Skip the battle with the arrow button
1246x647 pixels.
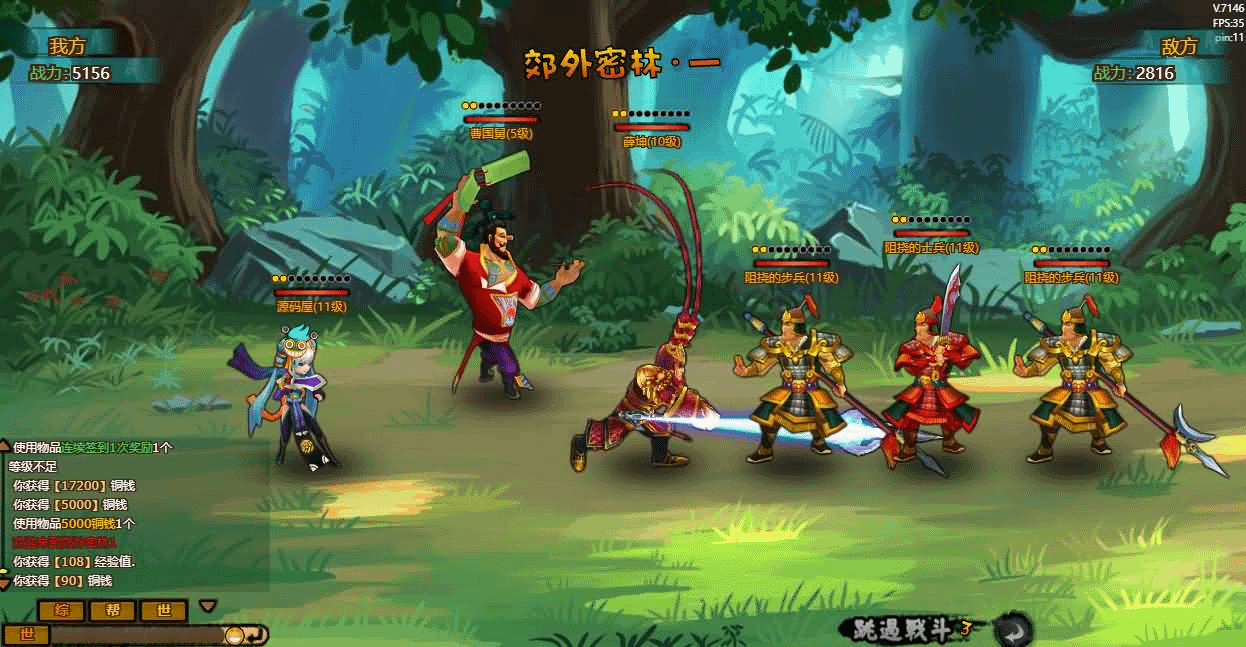click(1013, 630)
